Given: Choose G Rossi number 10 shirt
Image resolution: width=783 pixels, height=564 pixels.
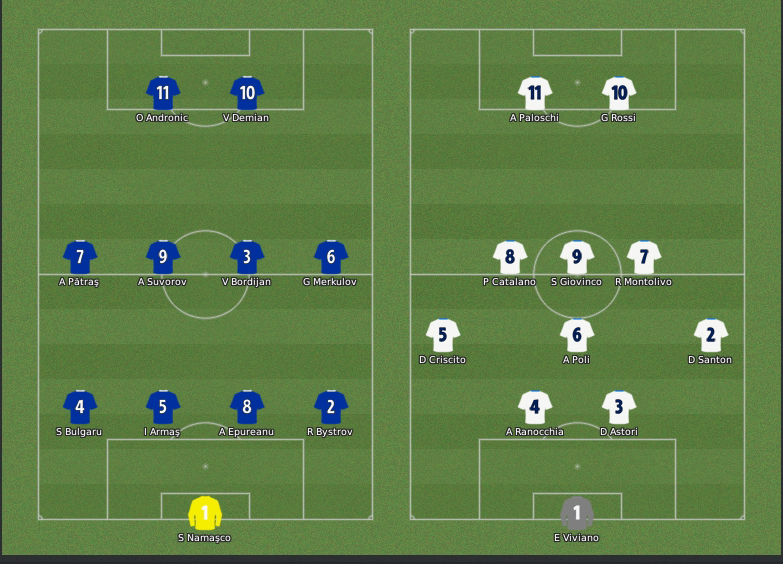Looking at the screenshot, I should (x=619, y=93).
